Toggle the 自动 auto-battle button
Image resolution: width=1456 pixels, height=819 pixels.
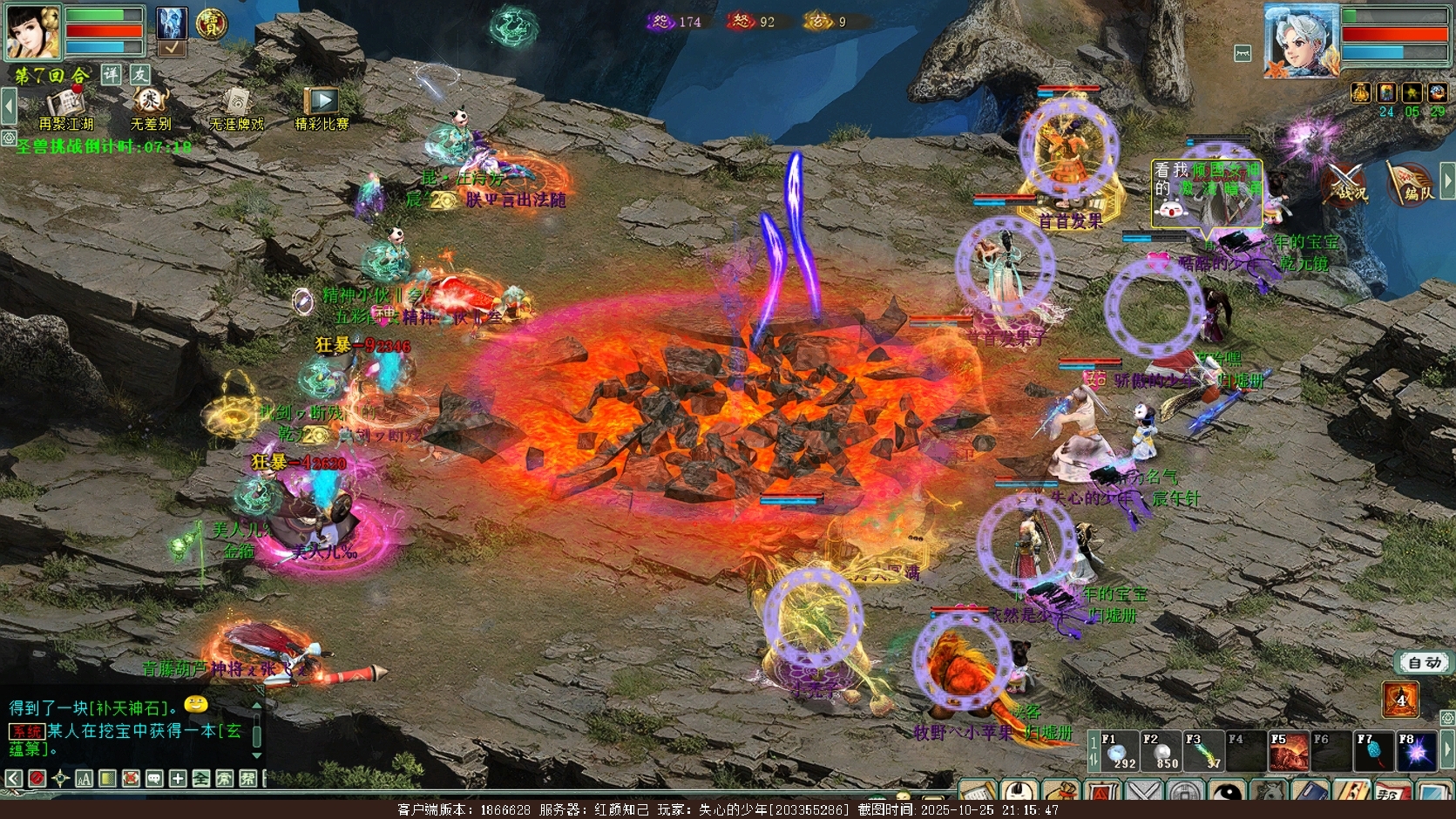1425,663
